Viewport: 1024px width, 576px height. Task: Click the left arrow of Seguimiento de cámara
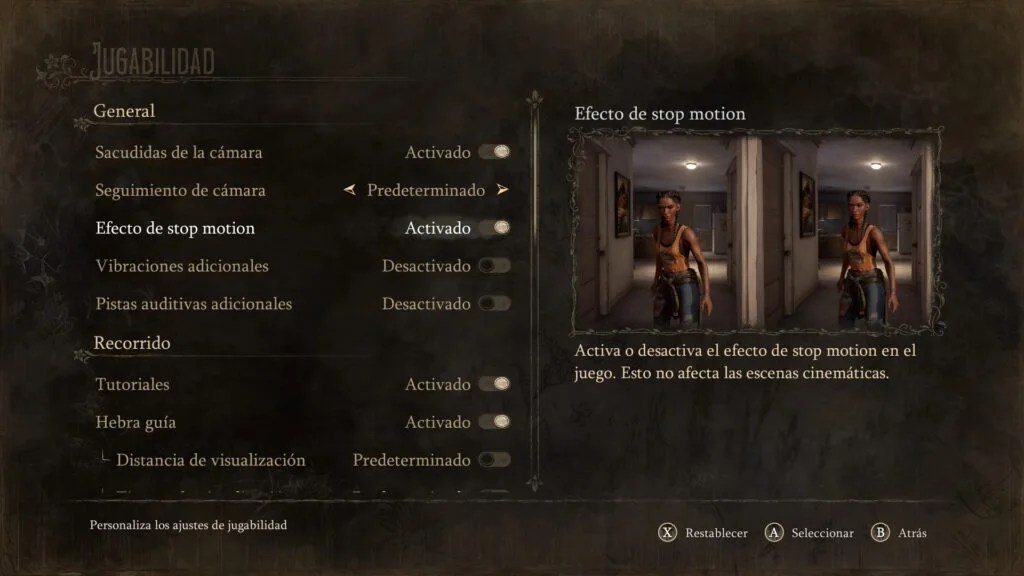coord(349,190)
